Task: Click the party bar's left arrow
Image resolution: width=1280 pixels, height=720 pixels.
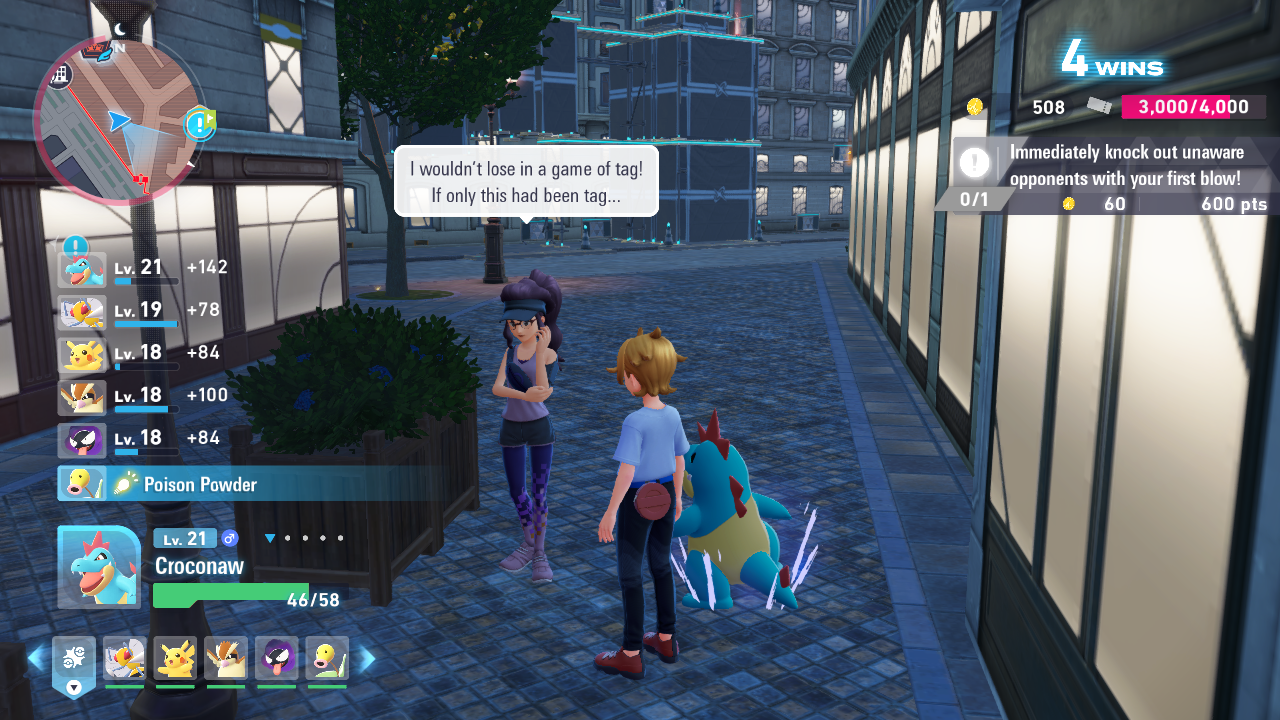Action: [x=36, y=658]
